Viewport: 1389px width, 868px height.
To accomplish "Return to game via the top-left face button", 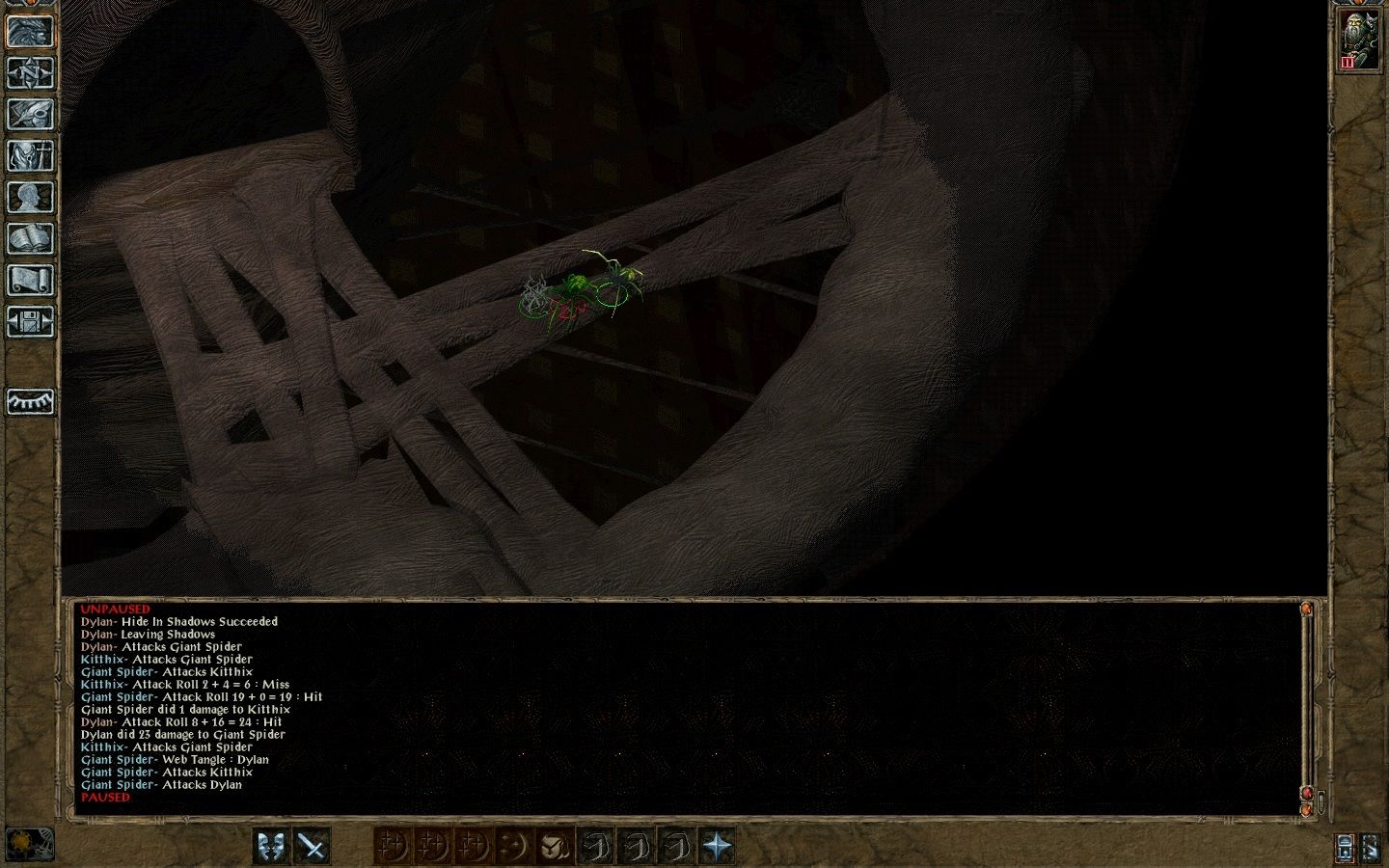I will (30, 32).
